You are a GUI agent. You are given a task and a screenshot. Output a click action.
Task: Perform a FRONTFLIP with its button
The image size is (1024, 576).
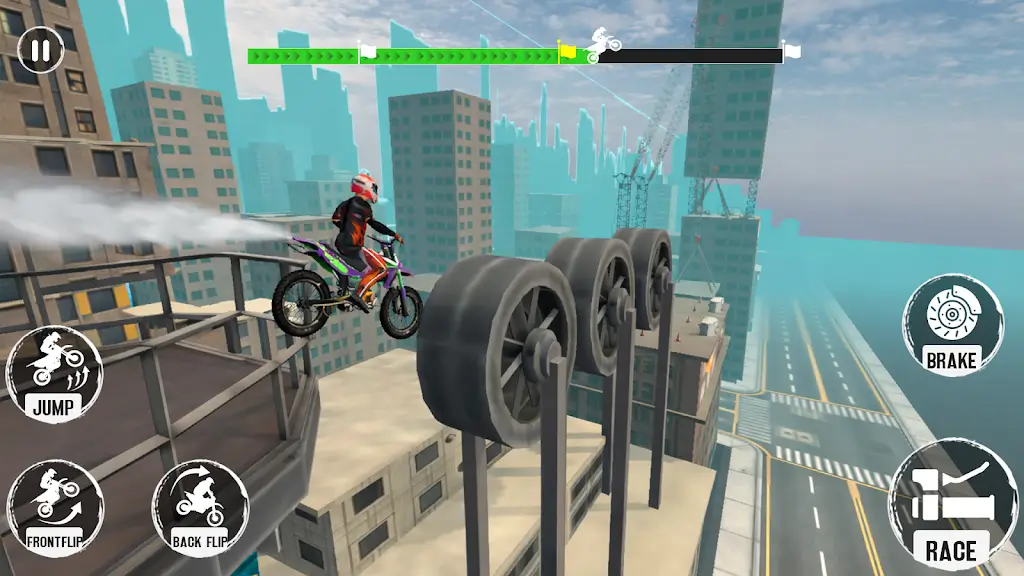click(x=54, y=508)
